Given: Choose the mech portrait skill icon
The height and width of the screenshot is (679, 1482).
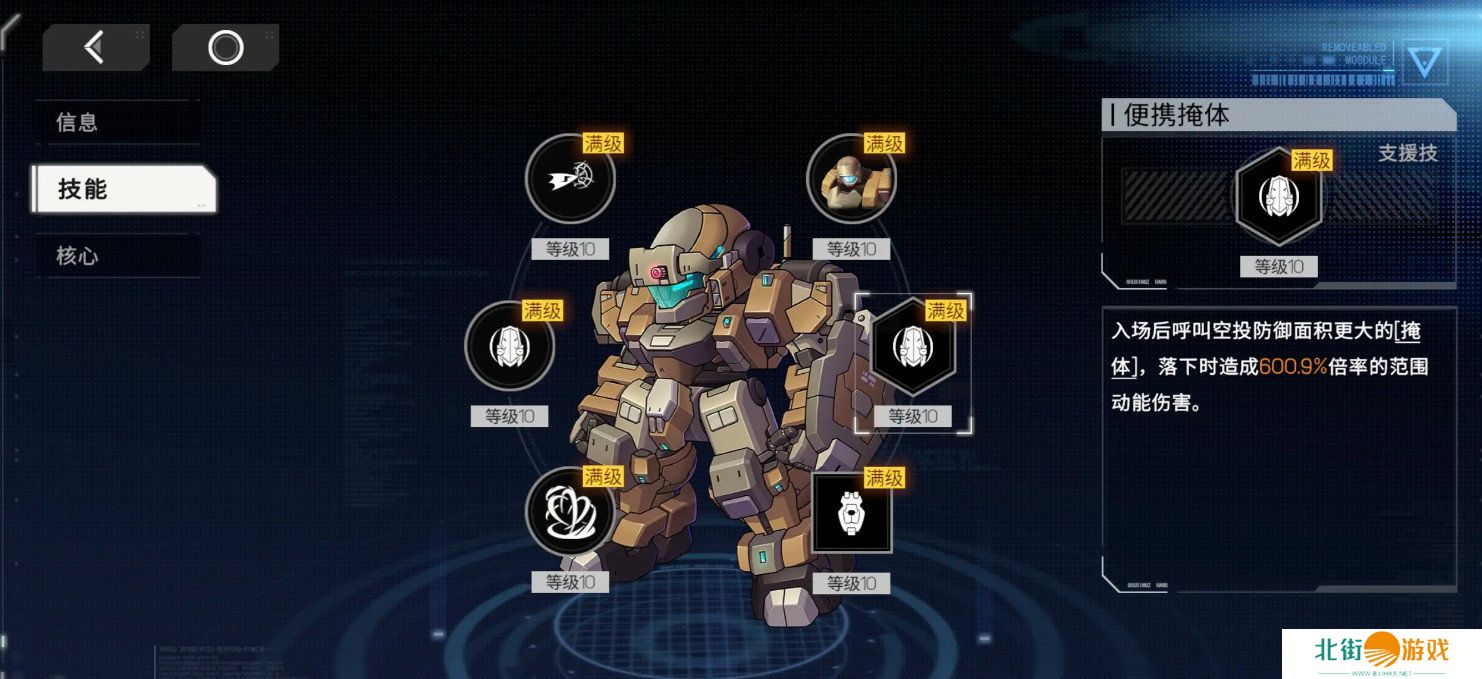Looking at the screenshot, I should [x=850, y=179].
